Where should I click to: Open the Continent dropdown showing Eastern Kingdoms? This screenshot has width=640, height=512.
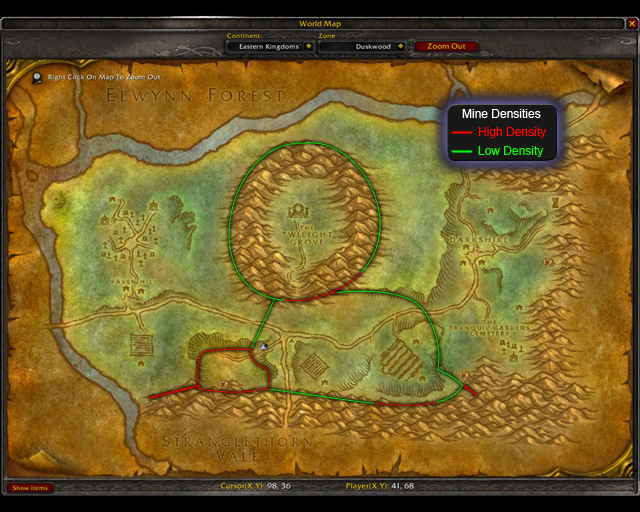tap(308, 46)
